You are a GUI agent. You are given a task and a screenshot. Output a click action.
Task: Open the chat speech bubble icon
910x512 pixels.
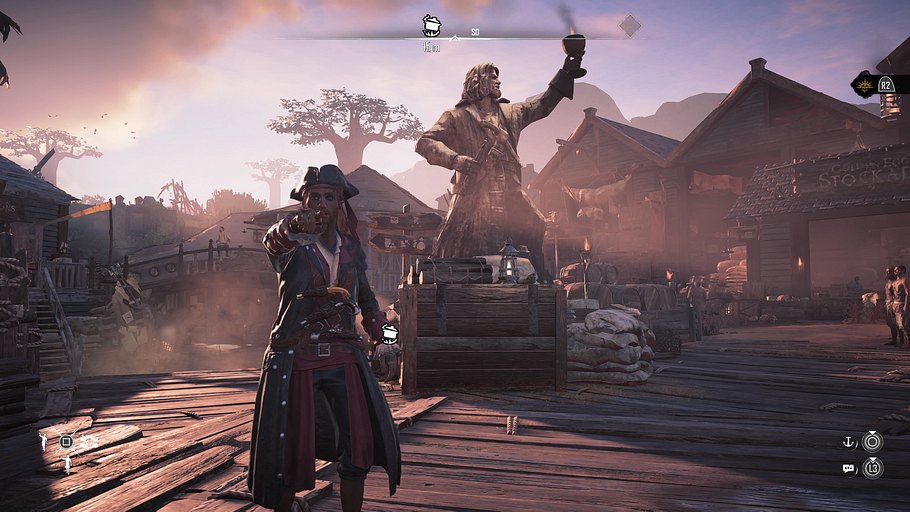[848, 467]
